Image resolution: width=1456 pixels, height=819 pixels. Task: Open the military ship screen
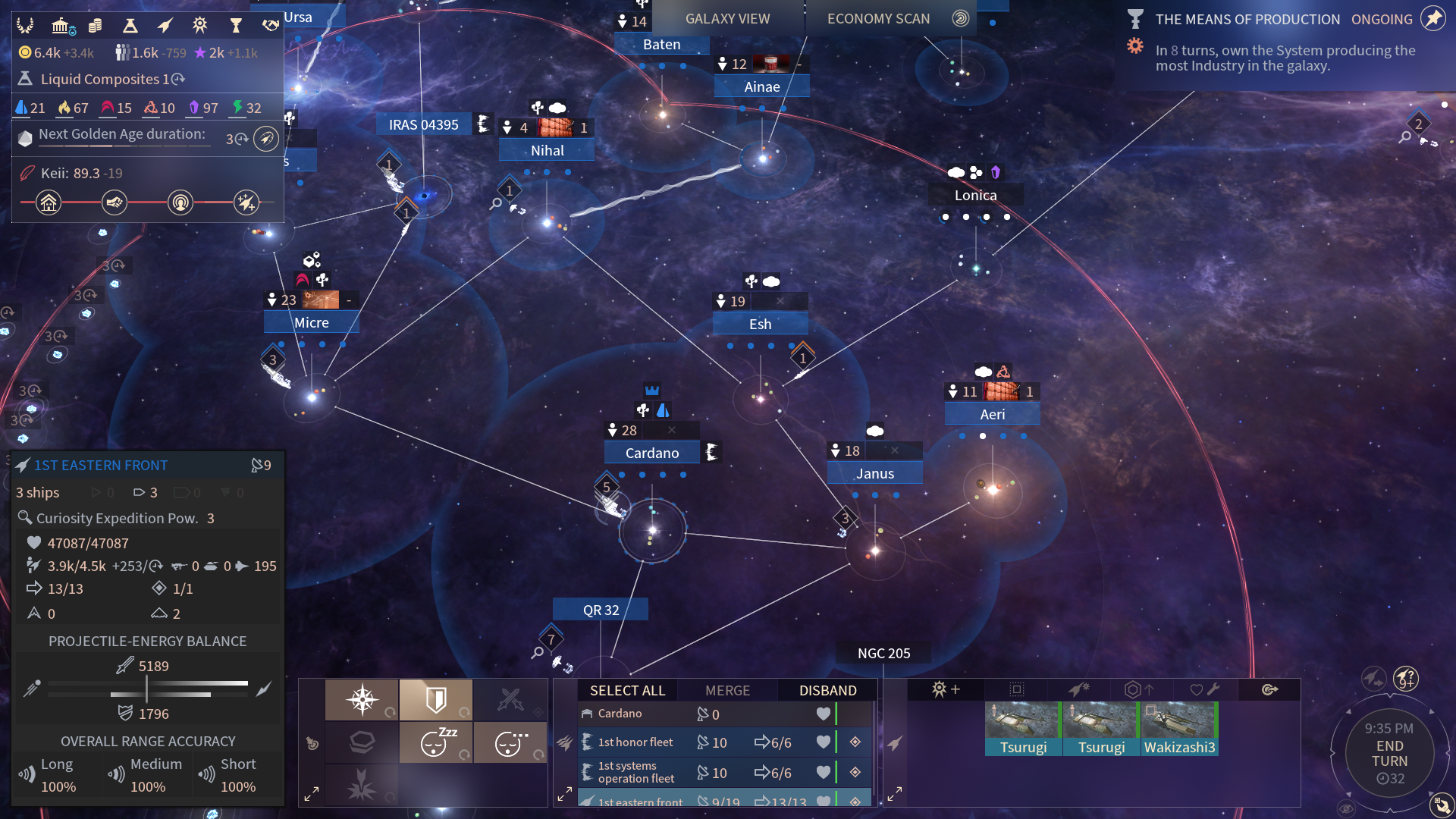pyautogui.click(x=165, y=26)
